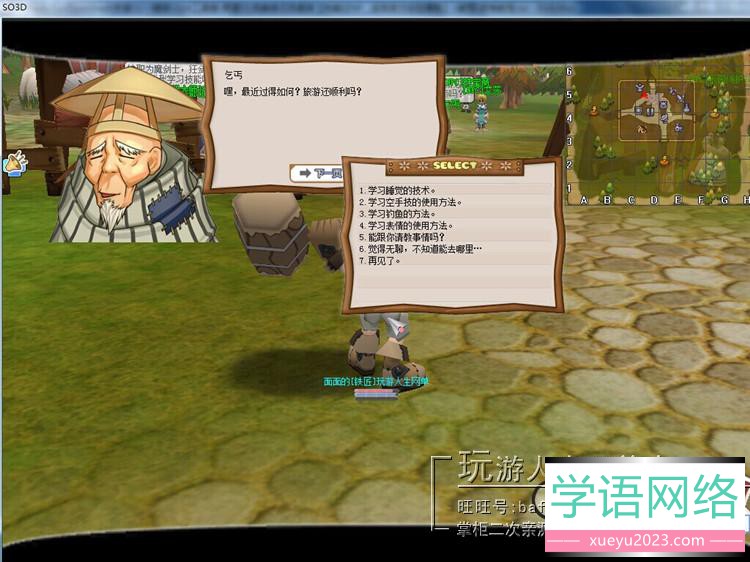
Task: Click the next-page arrow button in dialogue
Action: coord(316,173)
